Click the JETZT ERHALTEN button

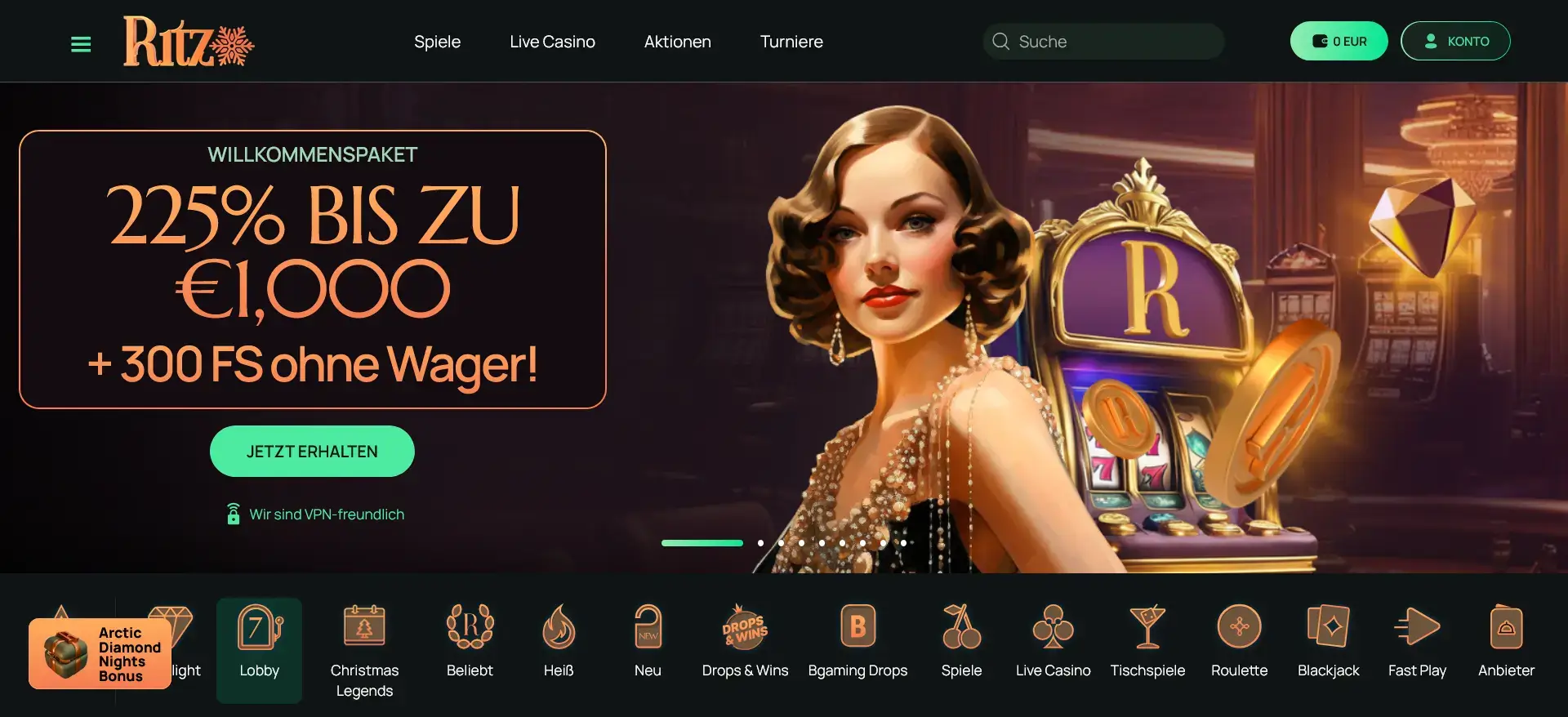(x=311, y=451)
